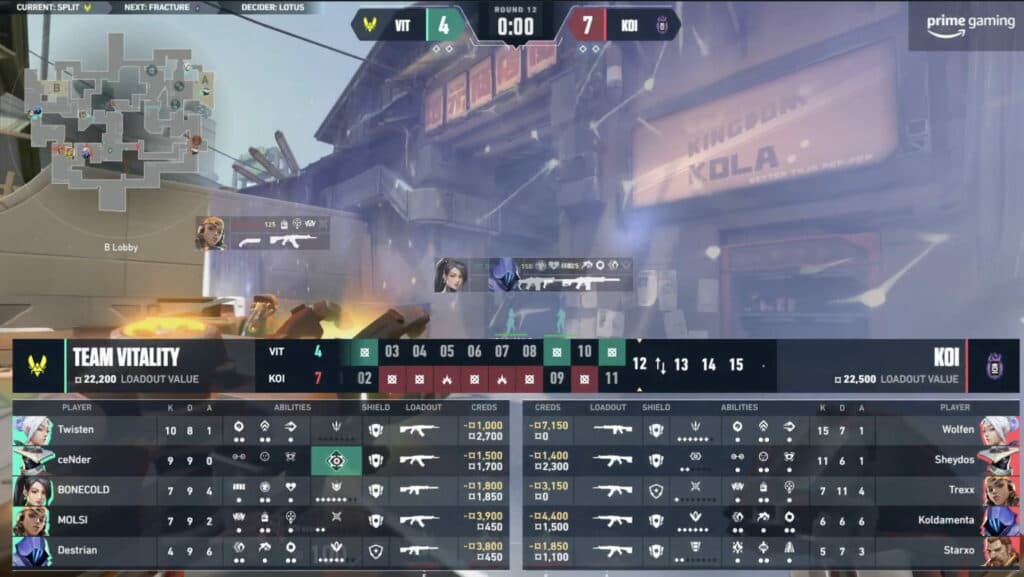Click Starxo's agent portrait
1024x577 pixels.
[1001, 550]
